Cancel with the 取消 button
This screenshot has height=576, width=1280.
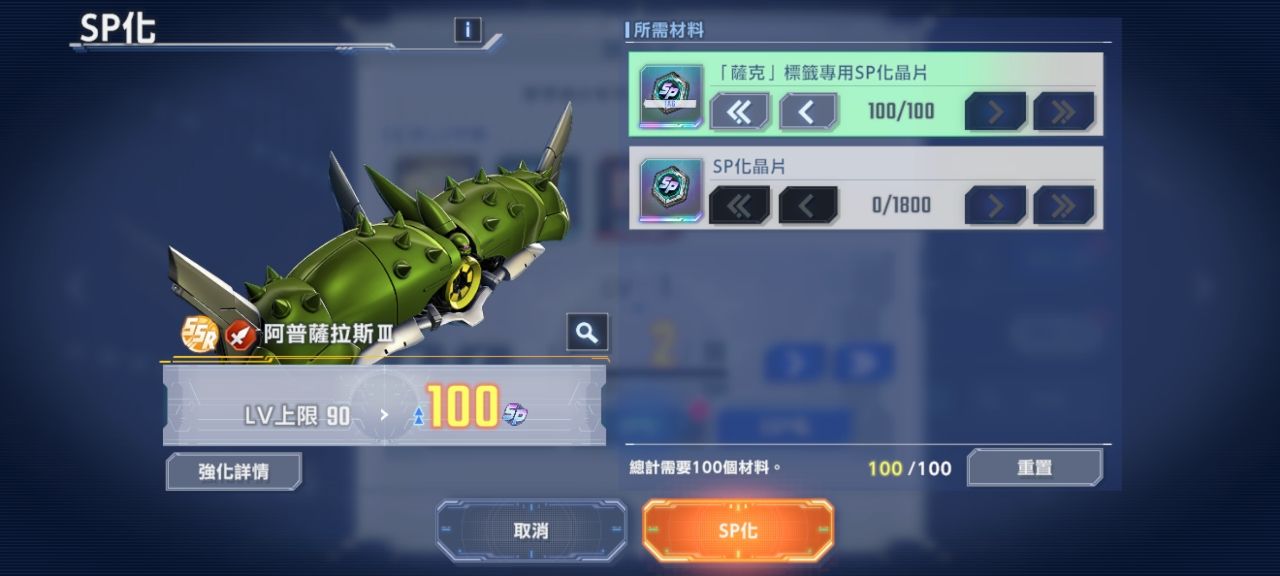[x=531, y=530]
